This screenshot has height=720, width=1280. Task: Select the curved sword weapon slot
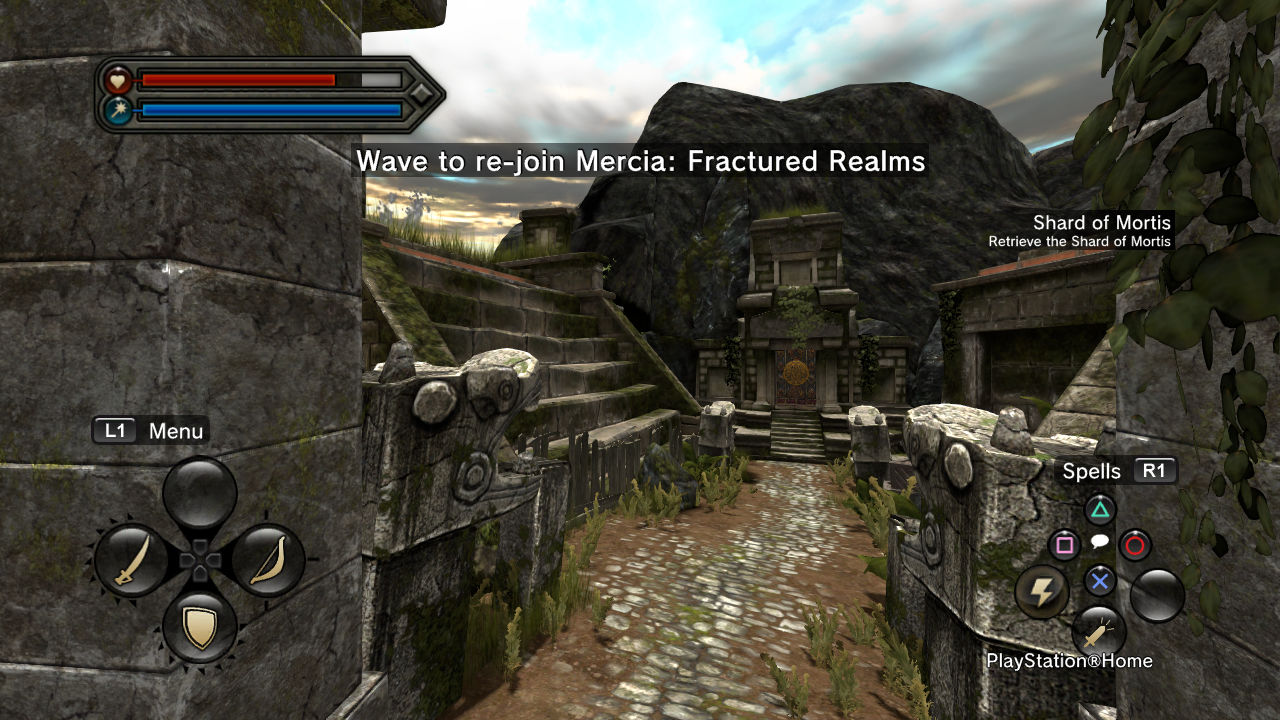133,560
